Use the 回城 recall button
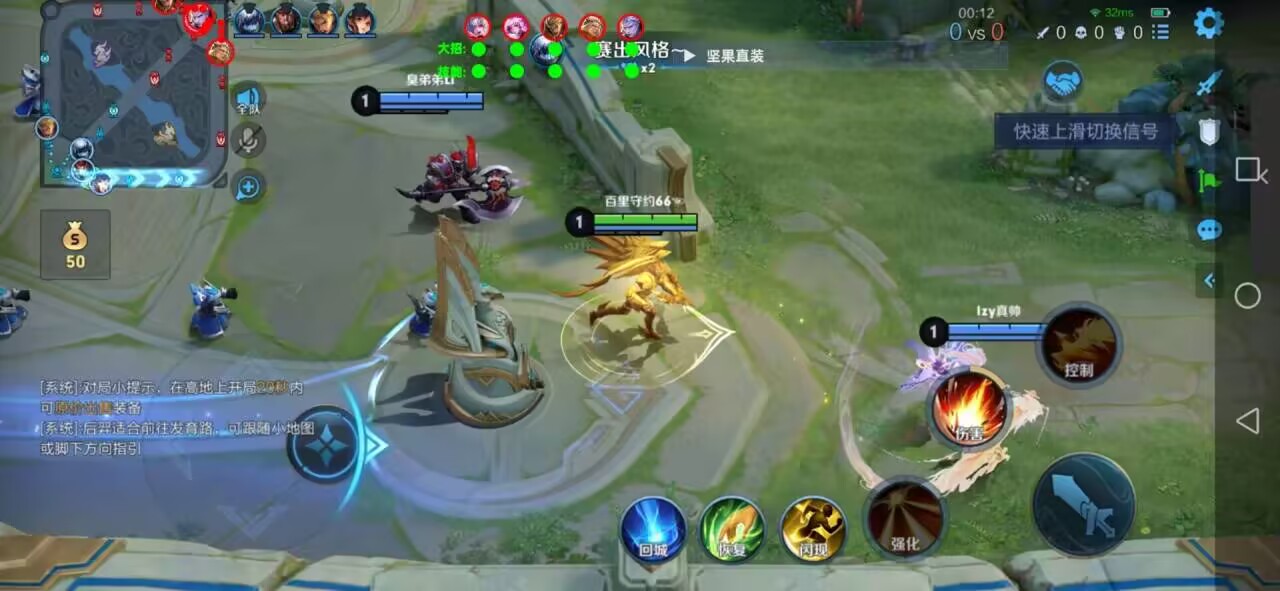The width and height of the screenshot is (1280, 591). [x=653, y=528]
